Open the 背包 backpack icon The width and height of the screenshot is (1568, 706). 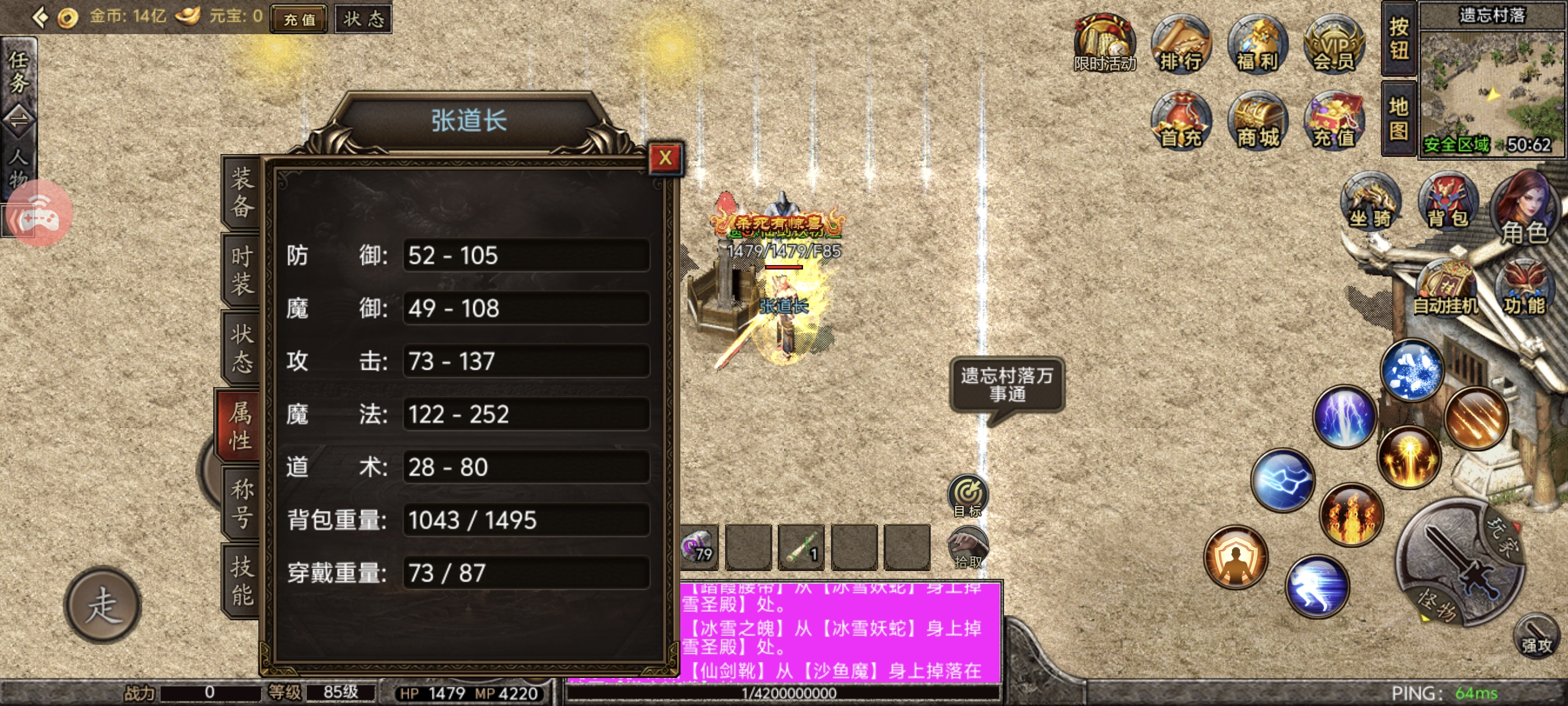click(1448, 201)
